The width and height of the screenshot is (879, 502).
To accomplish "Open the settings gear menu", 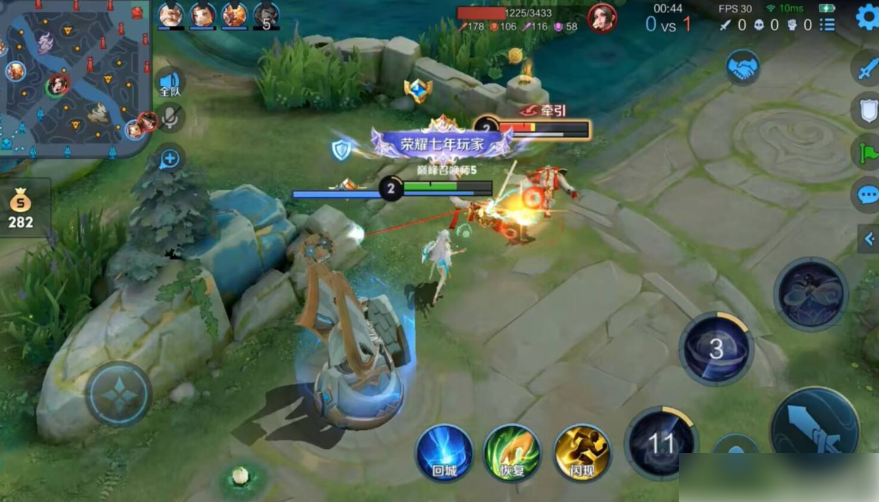I will (866, 16).
